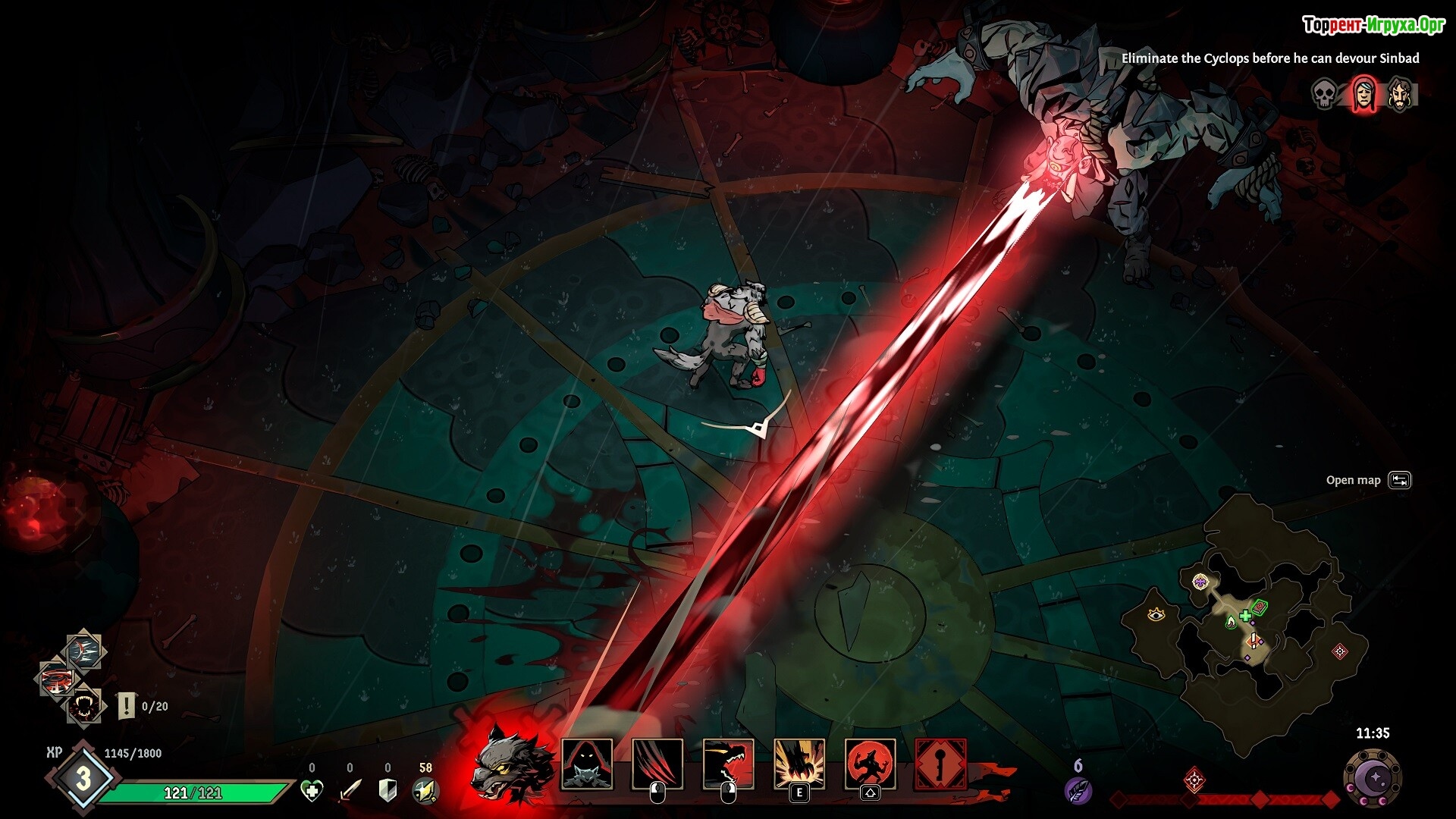Viewport: 1456px width, 819px height.
Task: Open the crescent moon phase dial
Action: tap(1373, 779)
